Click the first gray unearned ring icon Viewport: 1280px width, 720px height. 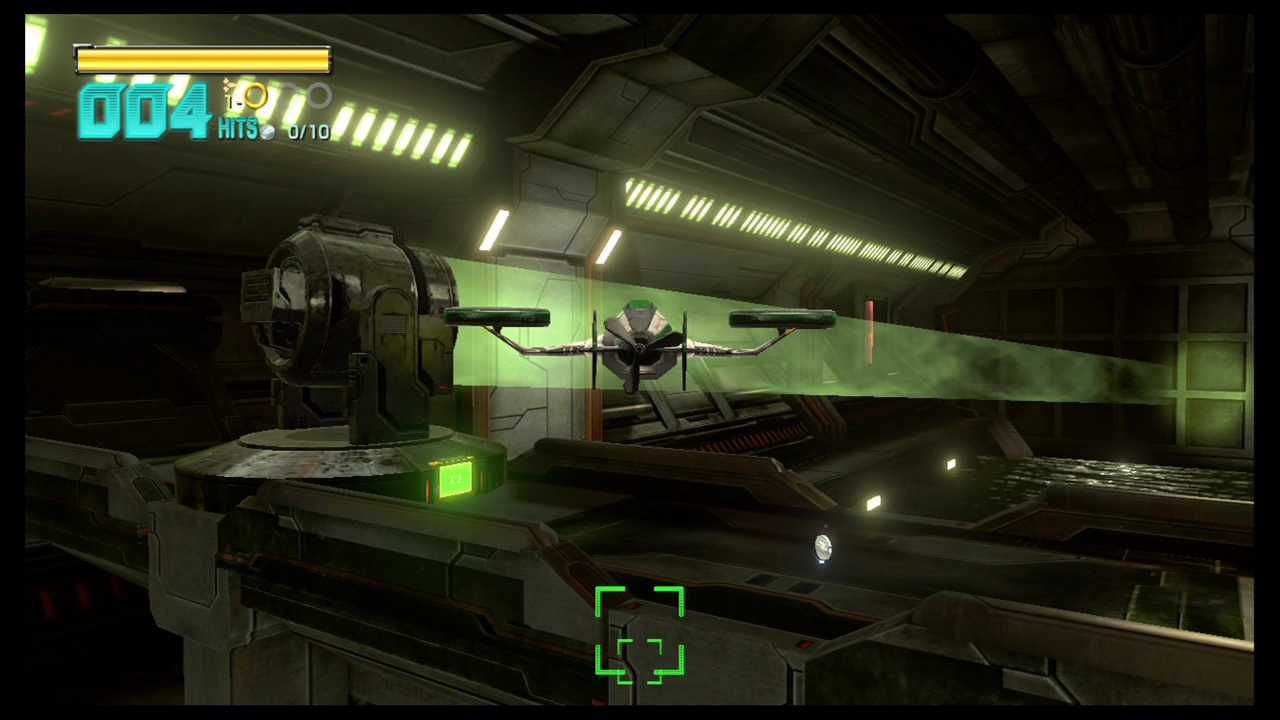coord(288,93)
